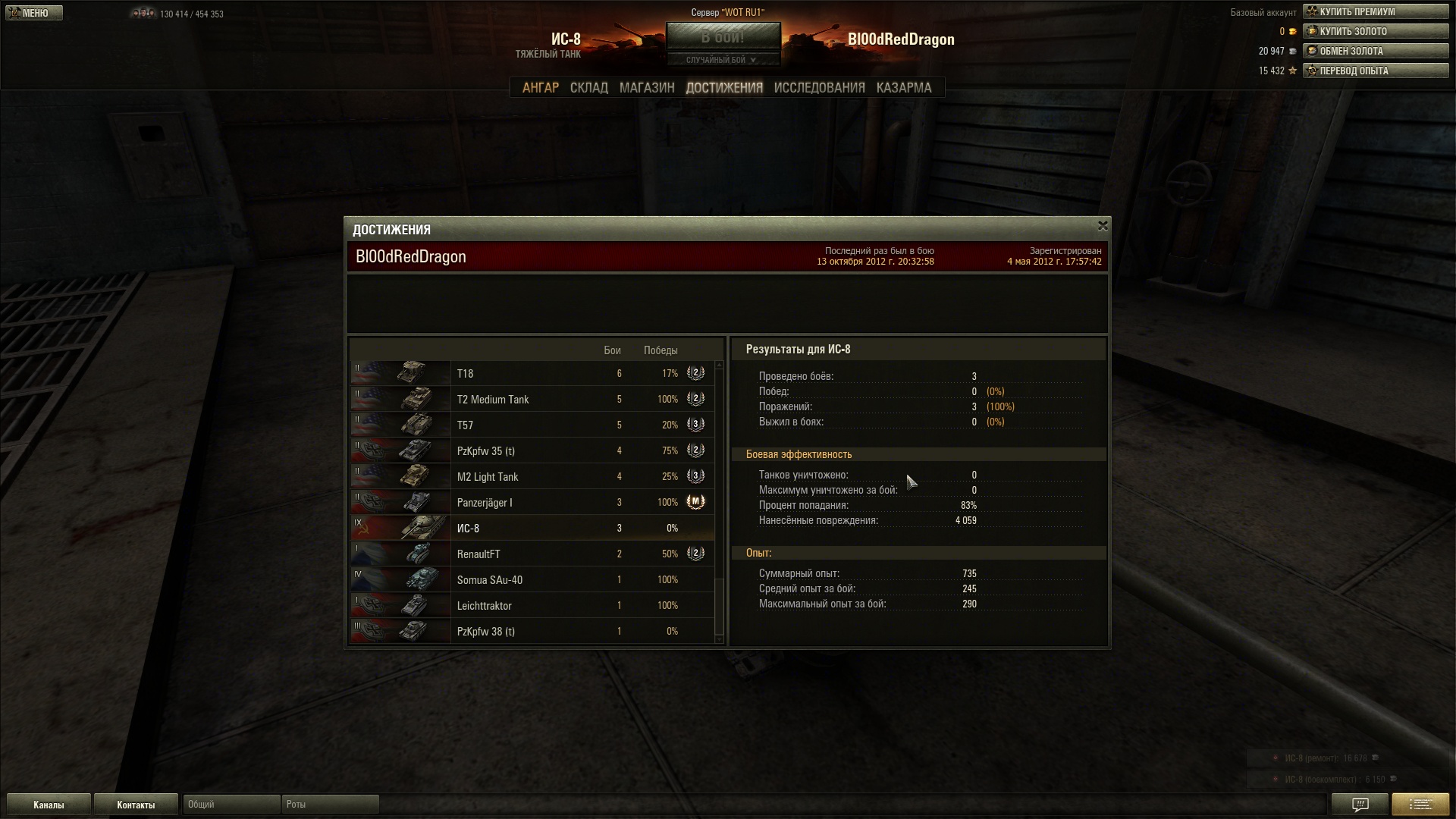
Task: Open the Контакты contacts button
Action: 136,805
